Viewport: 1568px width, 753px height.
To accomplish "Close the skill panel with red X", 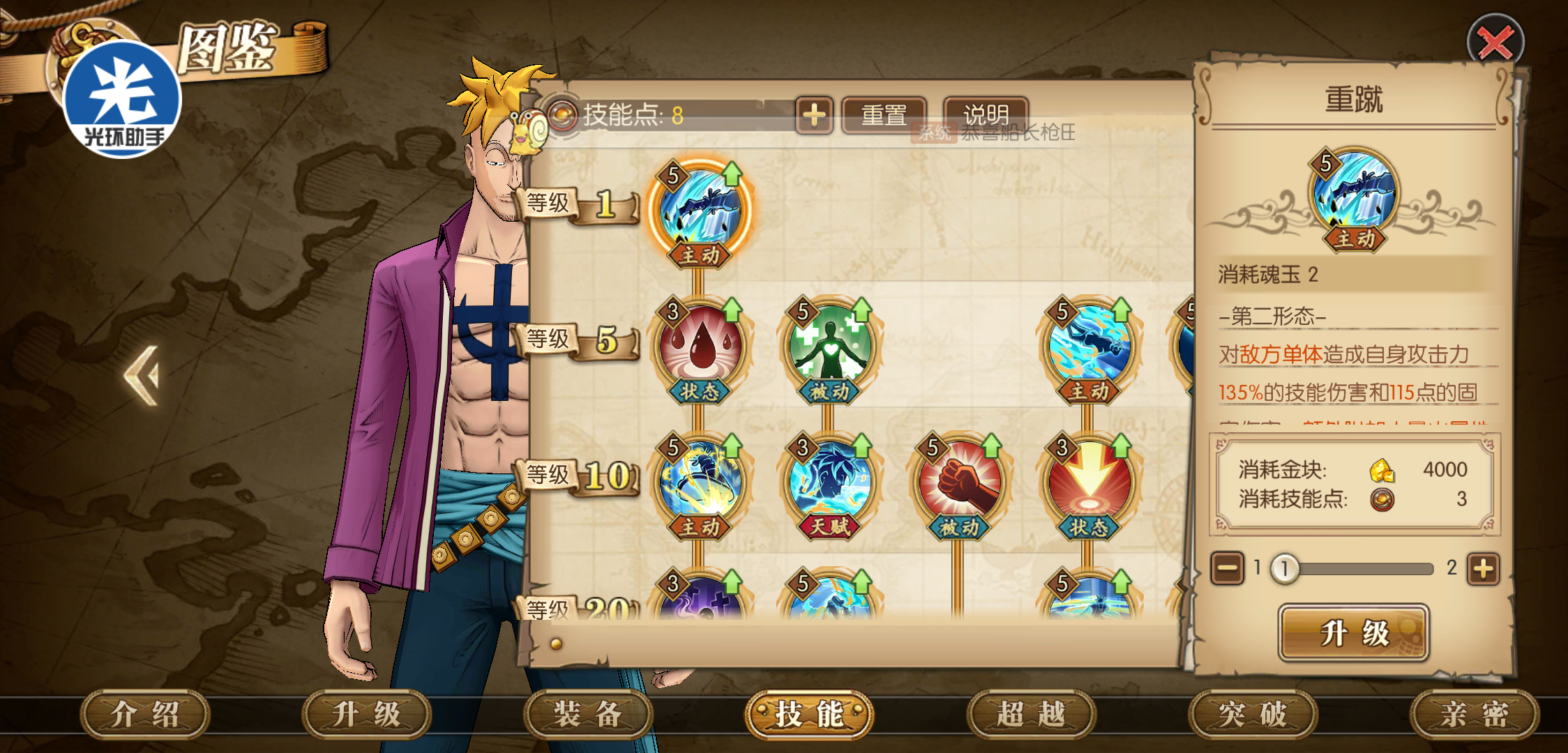I will (1495, 43).
